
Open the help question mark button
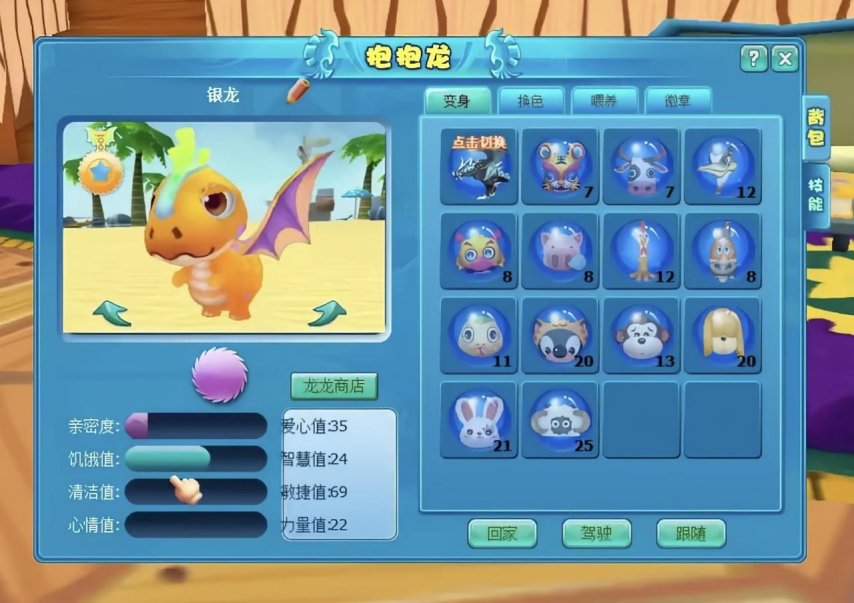click(754, 59)
